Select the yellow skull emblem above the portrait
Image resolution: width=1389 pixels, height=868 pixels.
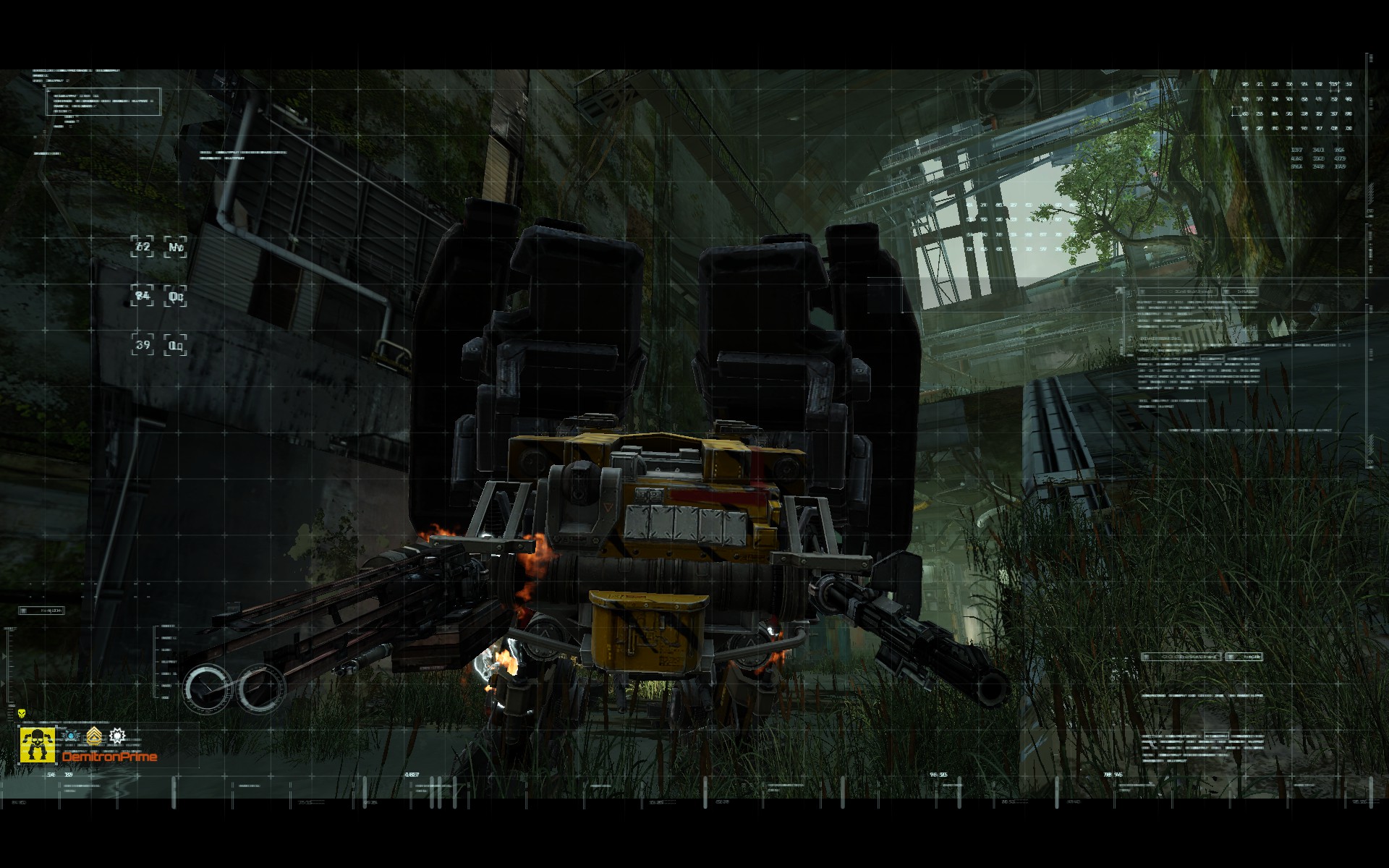point(21,713)
